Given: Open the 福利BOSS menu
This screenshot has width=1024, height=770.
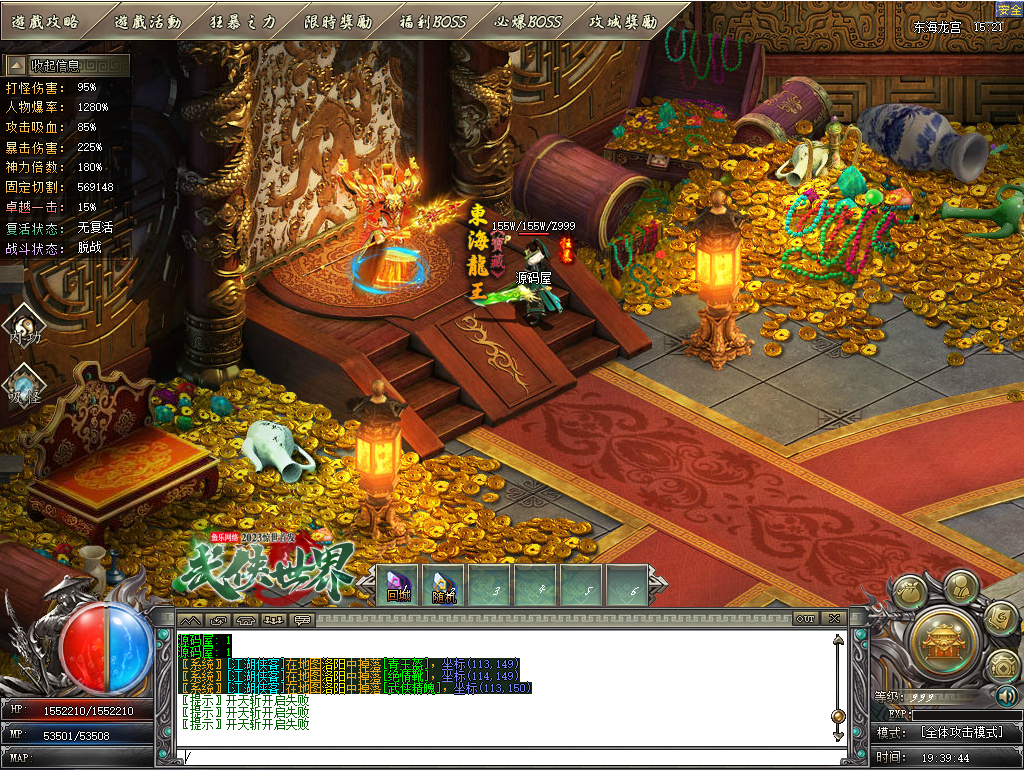Looking at the screenshot, I should pos(433,21).
